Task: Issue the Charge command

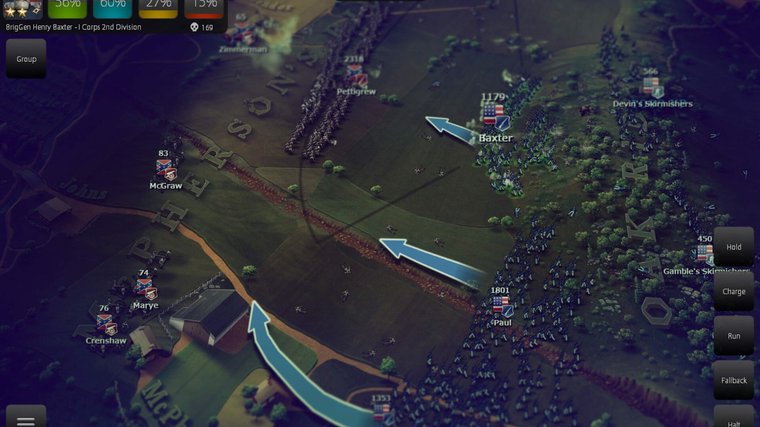Action: pyautogui.click(x=734, y=291)
